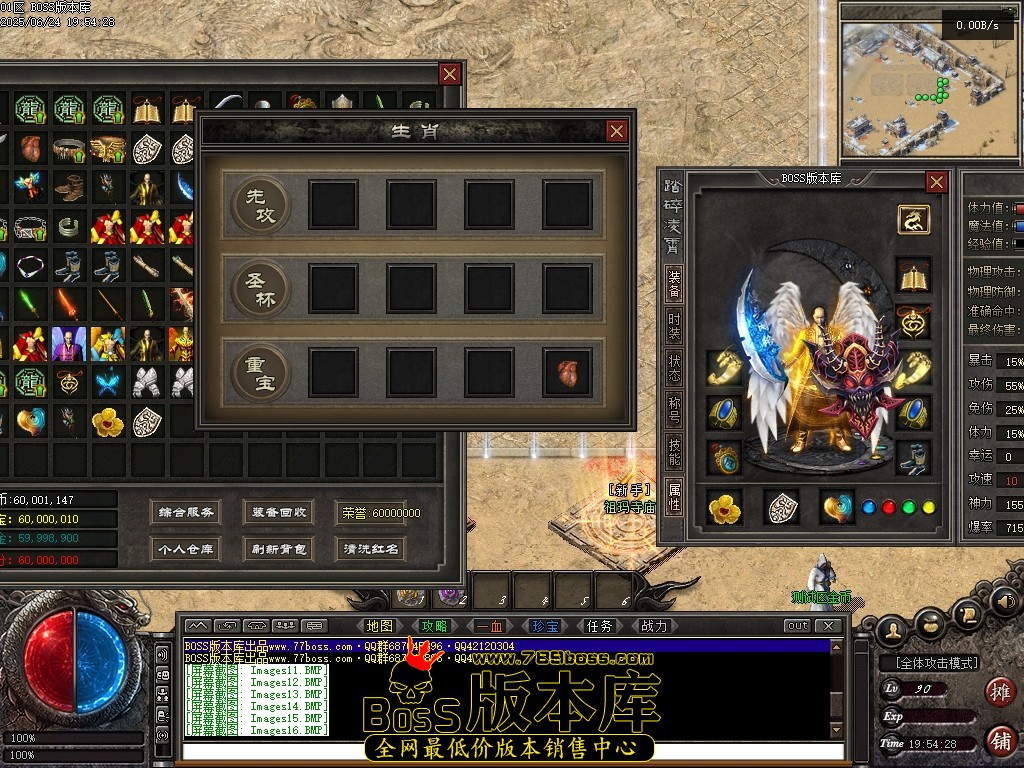Viewport: 1024px width, 768px height.
Task: Close the inventory bag window
Action: tap(450, 74)
